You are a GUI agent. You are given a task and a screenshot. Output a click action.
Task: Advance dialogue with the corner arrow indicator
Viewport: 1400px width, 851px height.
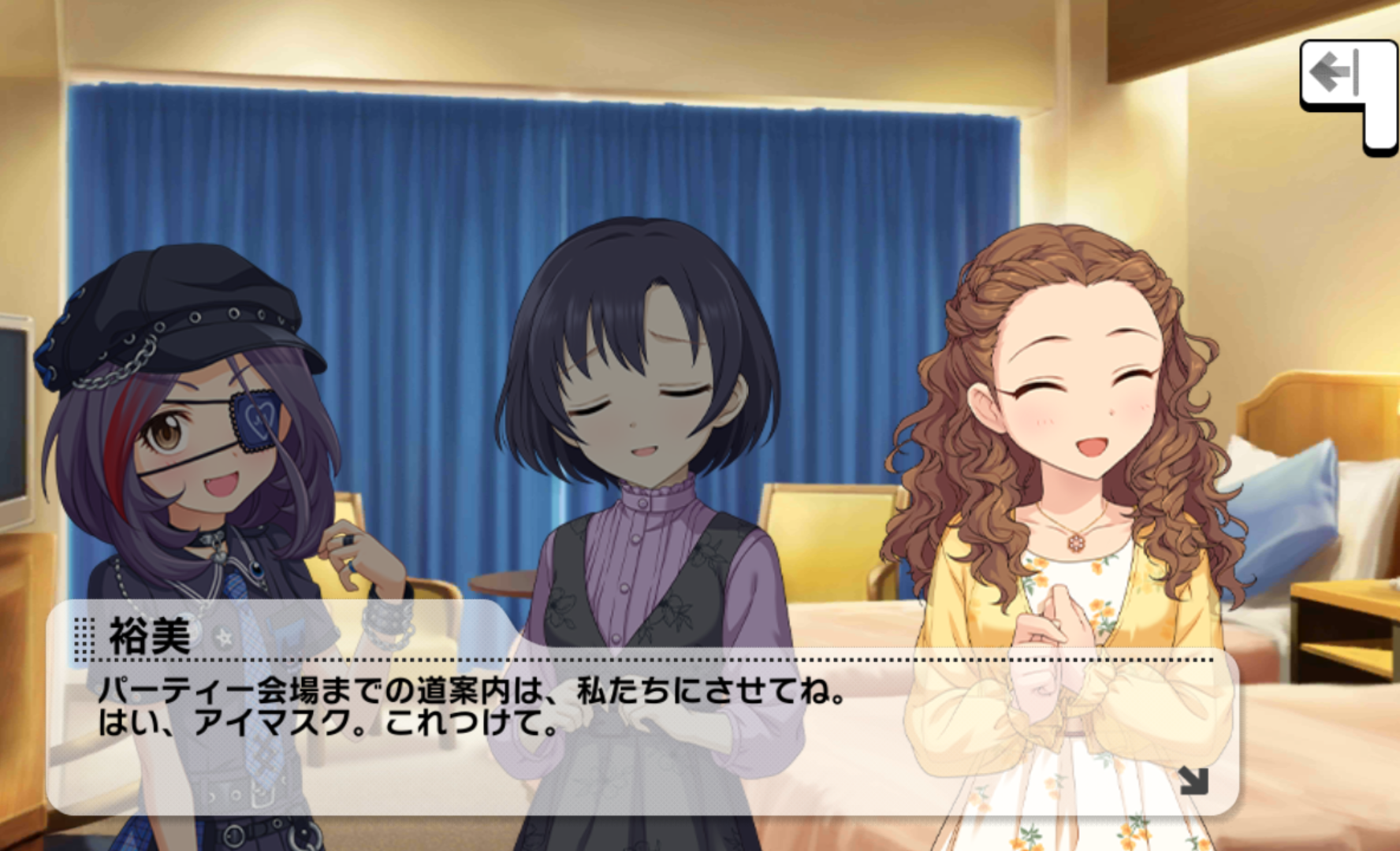tap(1193, 780)
